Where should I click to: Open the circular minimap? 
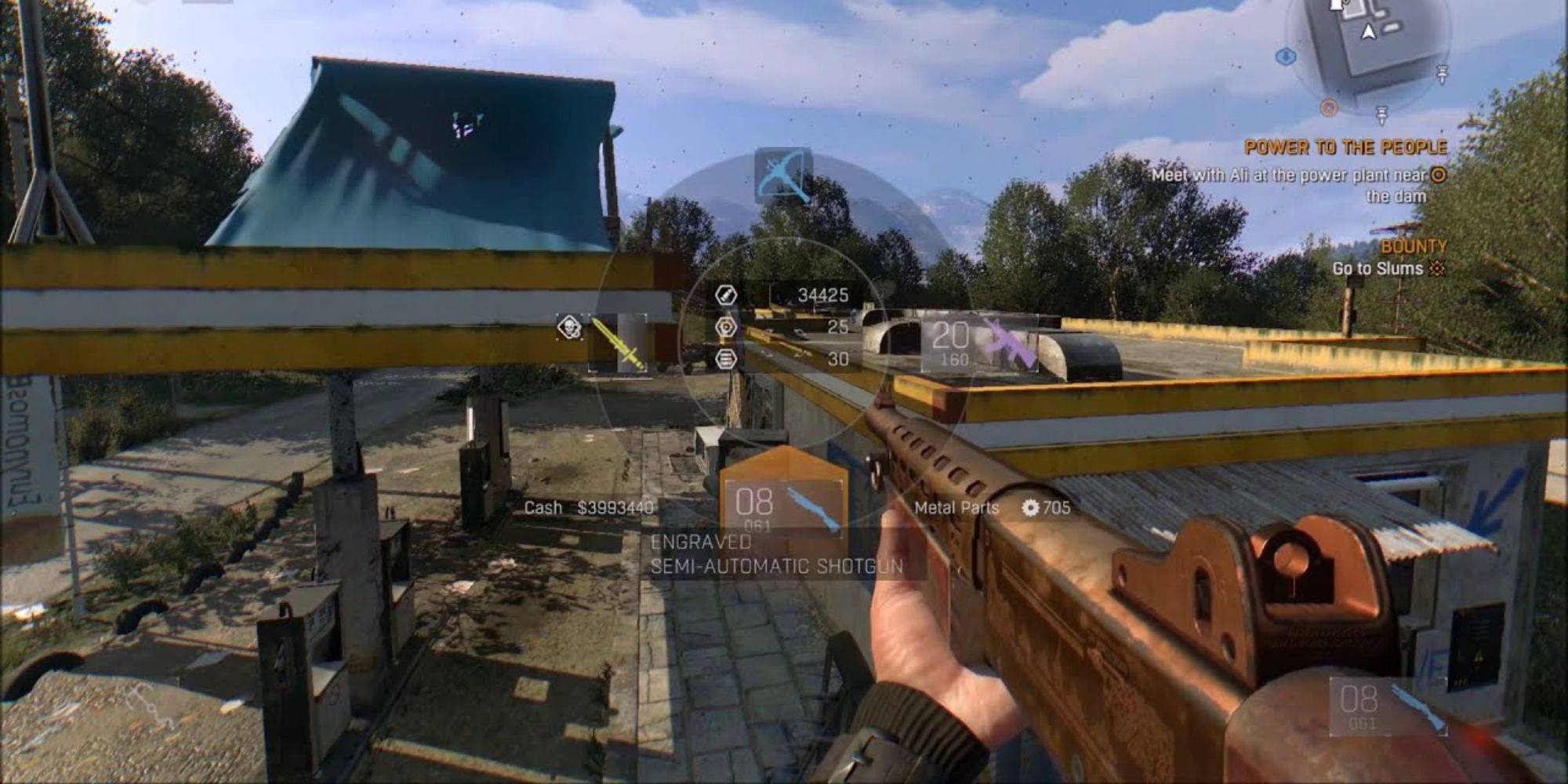pos(1368,47)
